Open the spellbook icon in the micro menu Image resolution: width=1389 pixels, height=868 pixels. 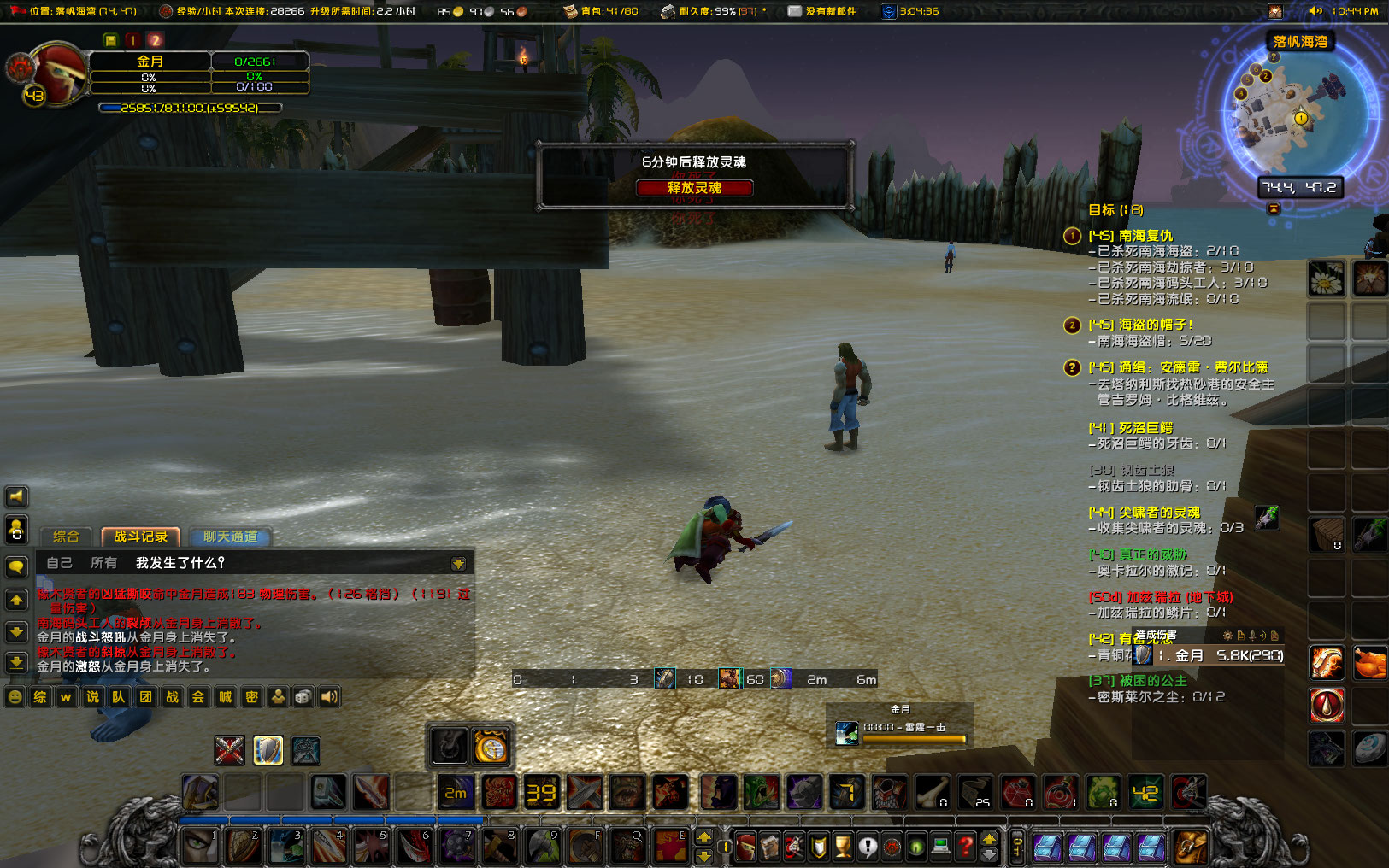click(x=770, y=847)
